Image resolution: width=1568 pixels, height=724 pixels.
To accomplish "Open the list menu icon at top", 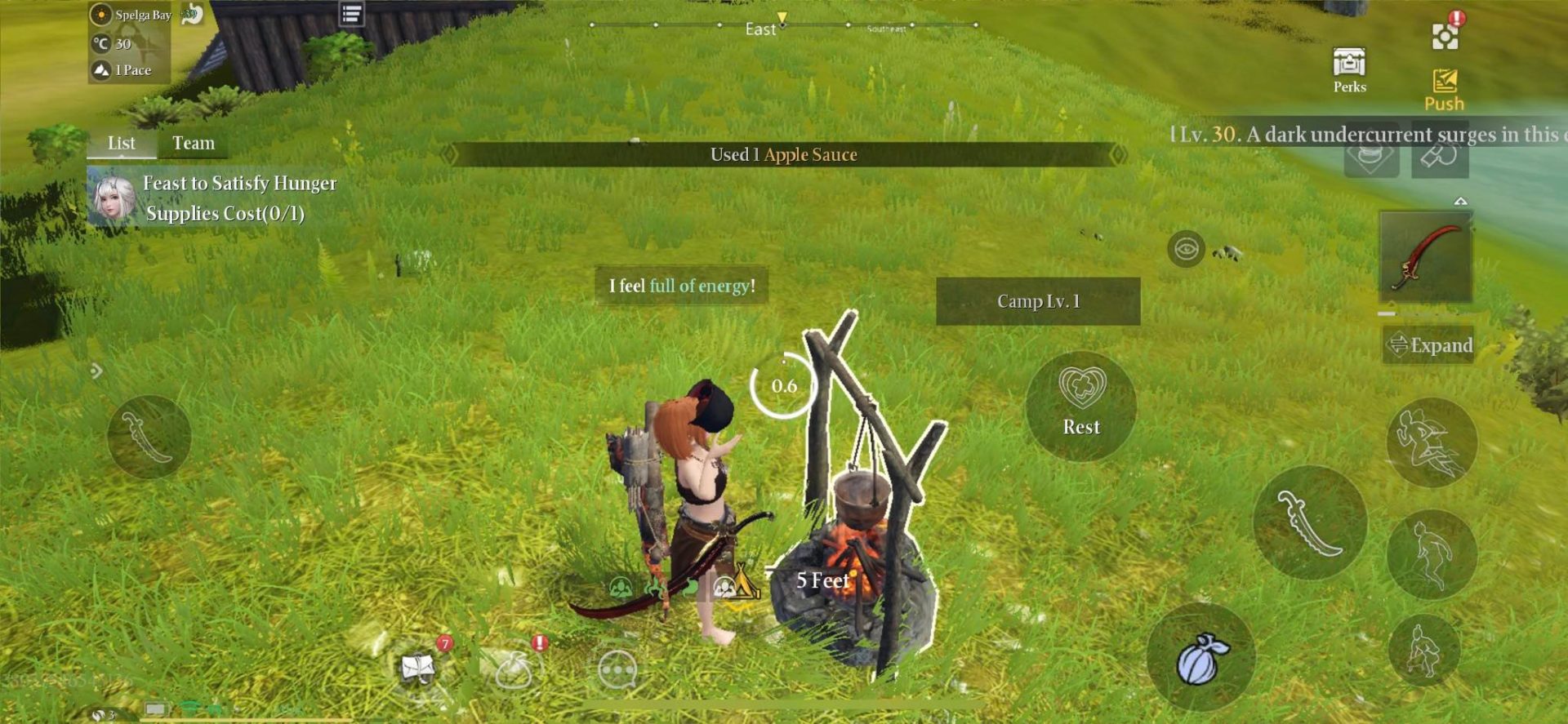I will coord(351,14).
